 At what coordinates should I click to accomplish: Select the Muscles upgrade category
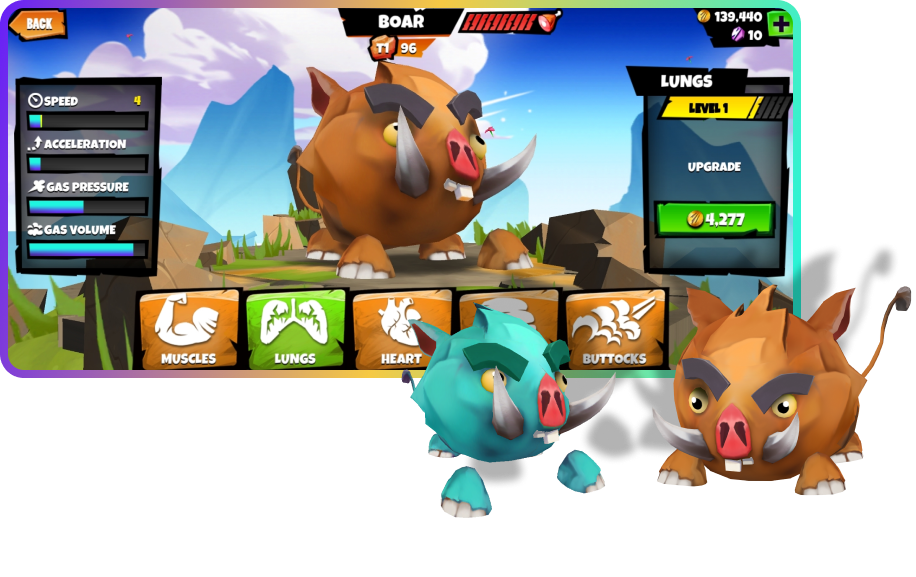[x=189, y=330]
